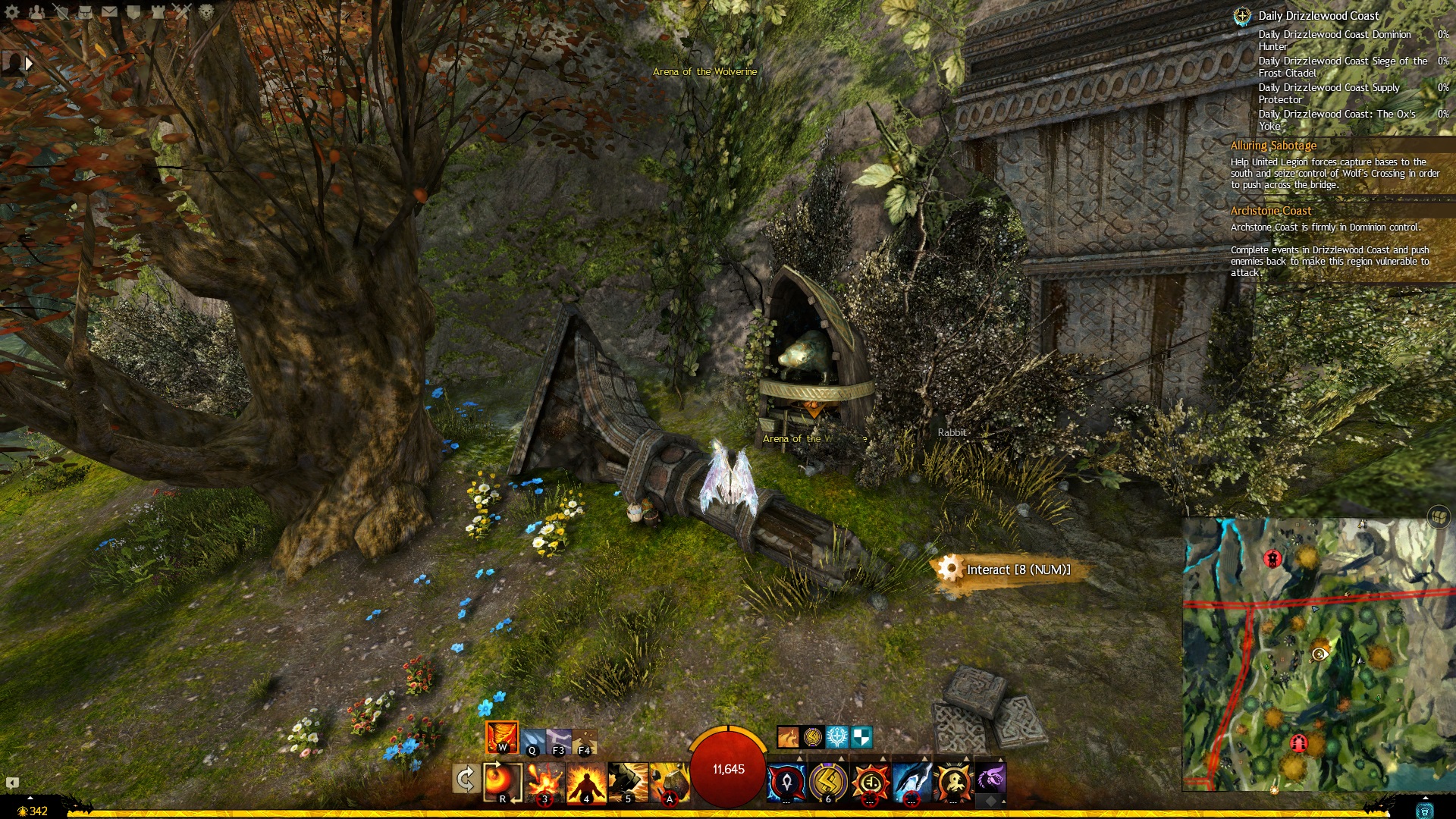Screen dimensions: 1456x819
Task: Use the yellow lightning glyph utility skill
Action: pos(828,783)
